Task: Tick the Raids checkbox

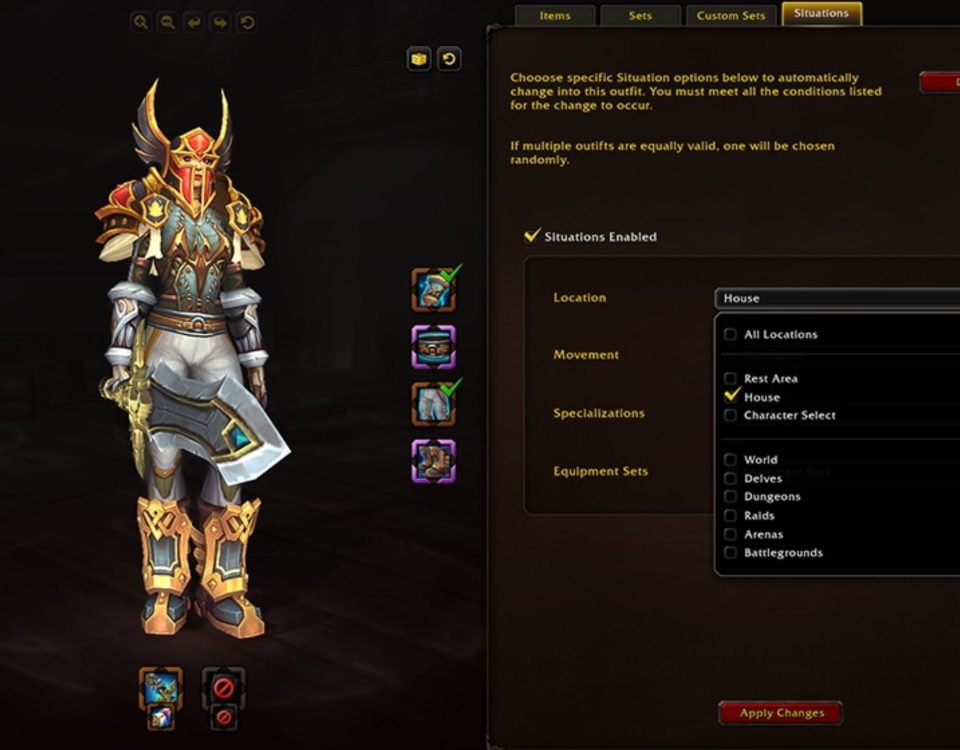Action: [731, 515]
